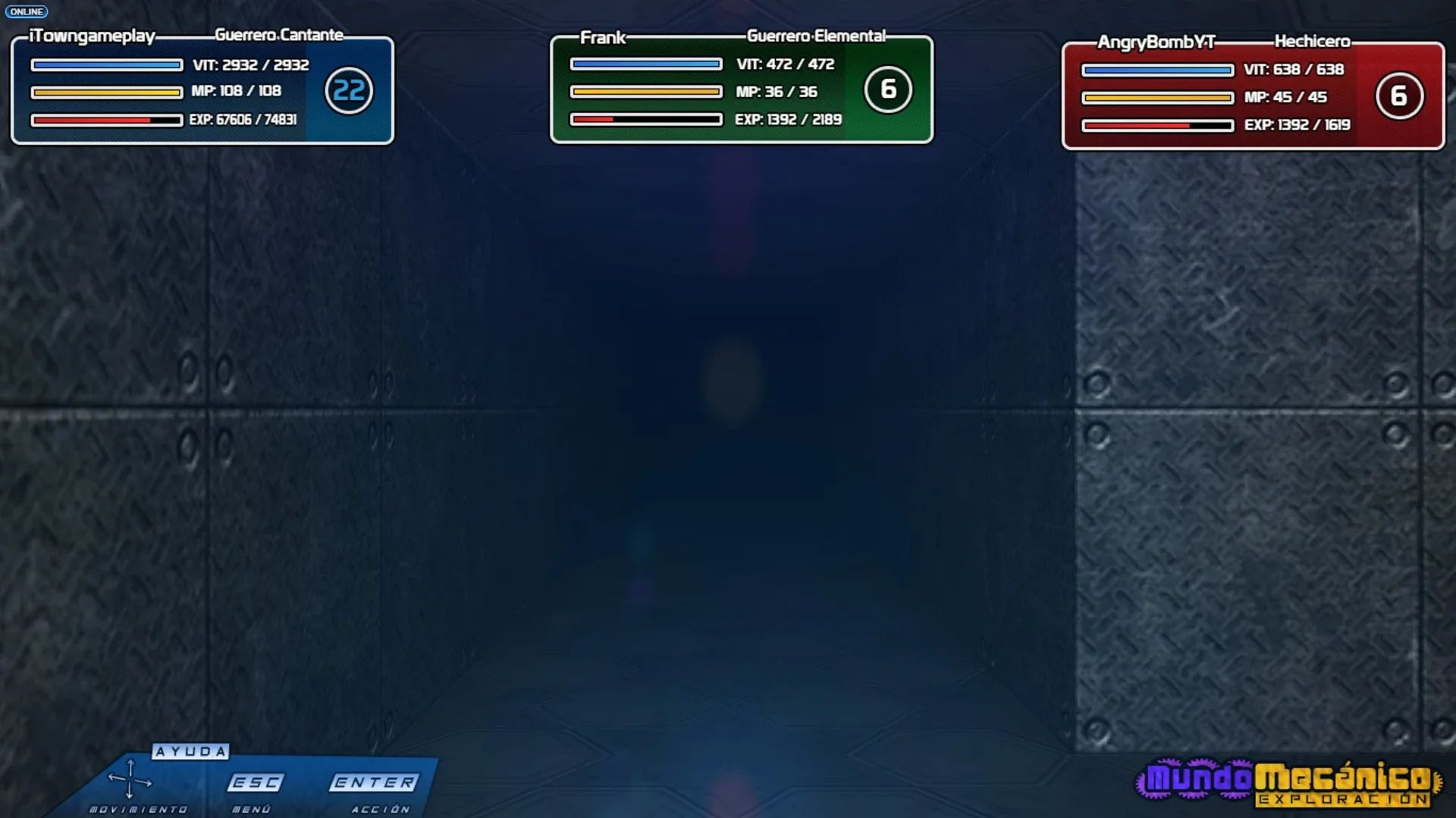Click iTowngameplay's VIT bar showing 2932/2932
The image size is (1456, 818).
tap(106, 65)
